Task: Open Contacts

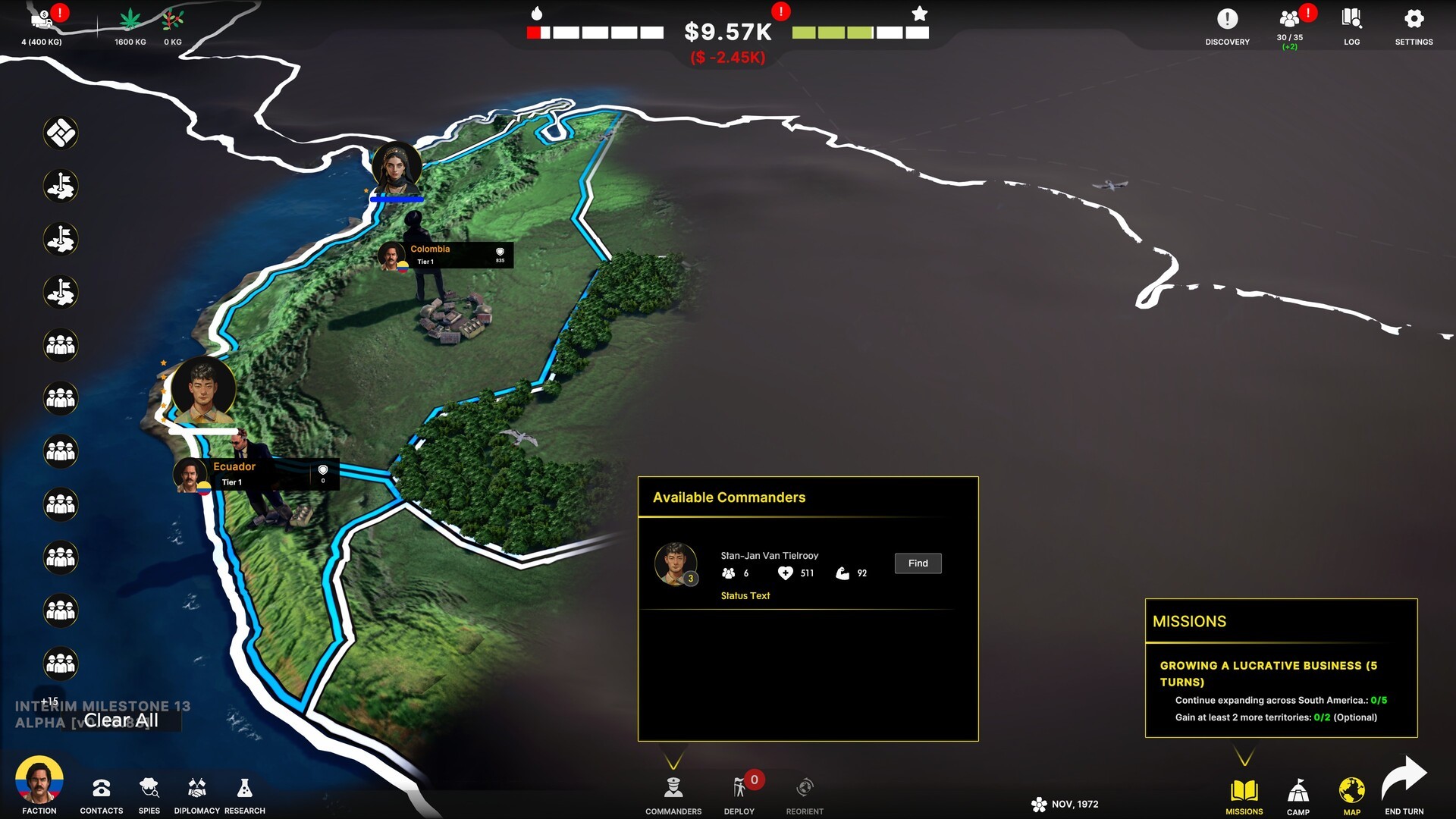Action: tap(102, 794)
